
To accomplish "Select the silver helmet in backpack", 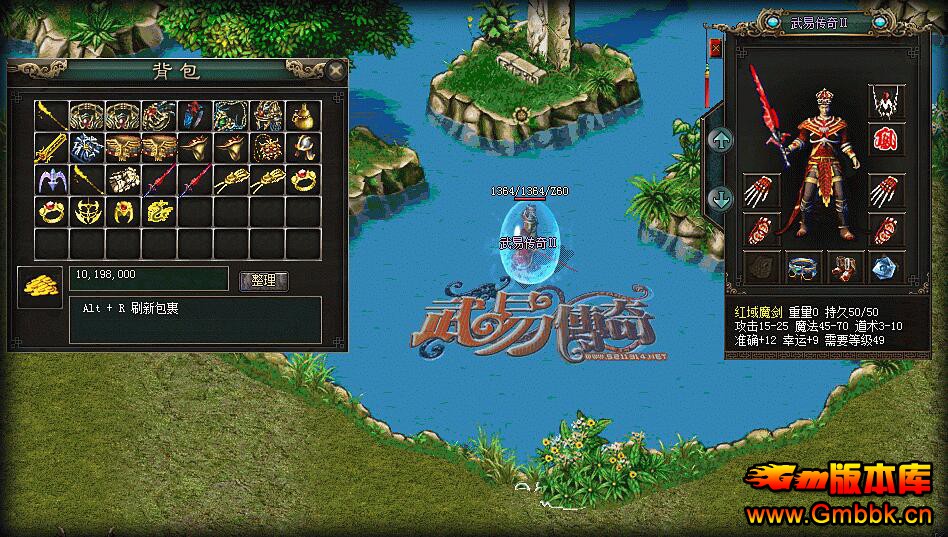I will (x=302, y=149).
